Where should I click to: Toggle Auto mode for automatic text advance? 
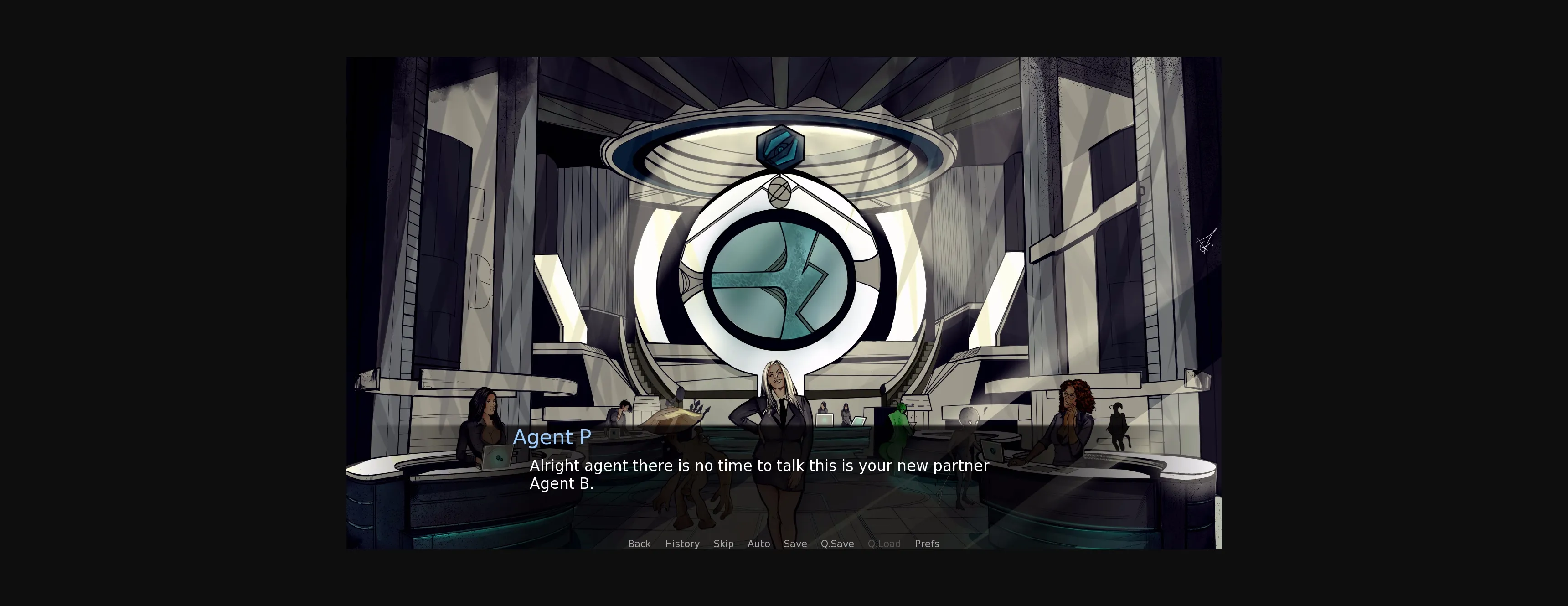(x=758, y=543)
